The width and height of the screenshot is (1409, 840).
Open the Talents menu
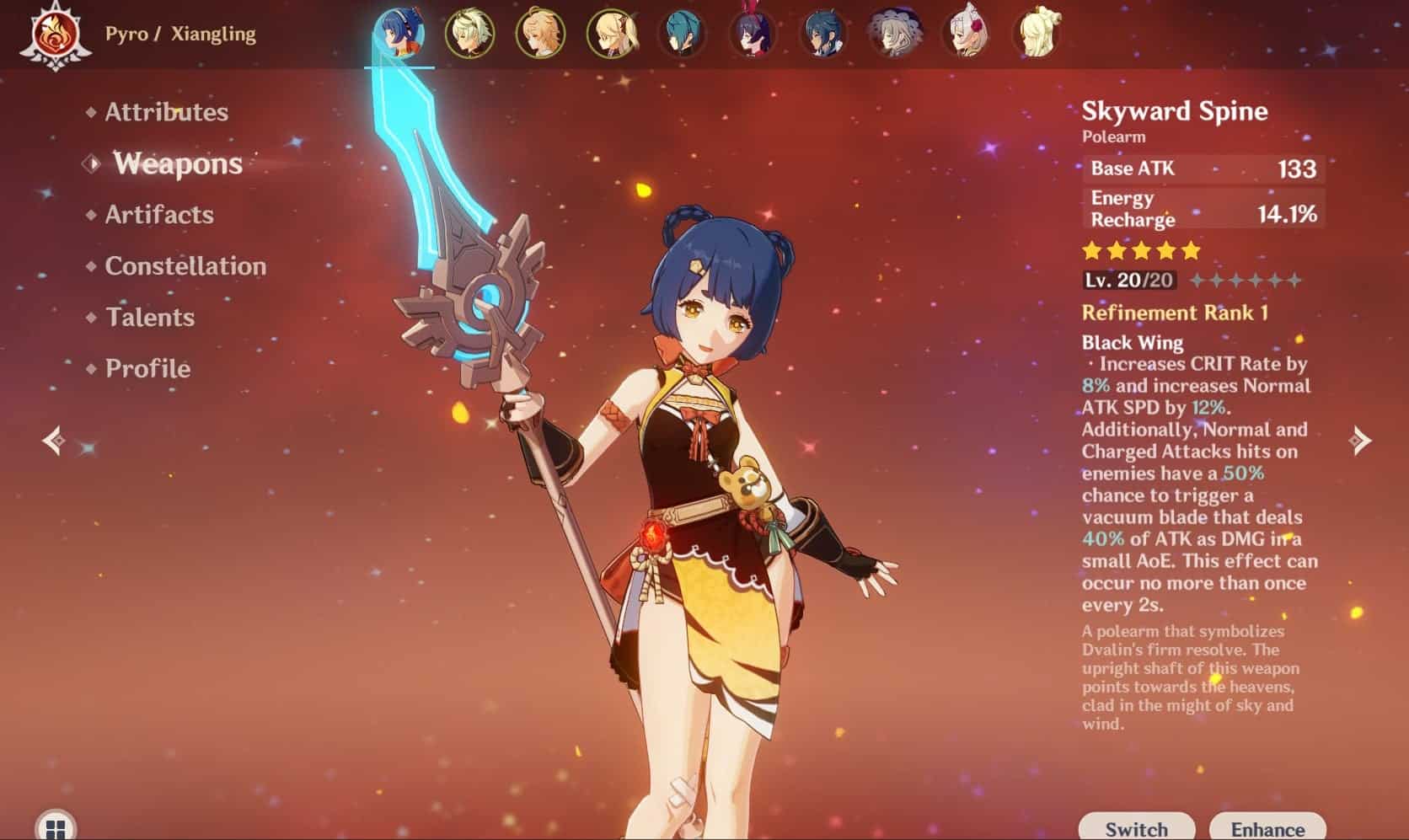click(x=150, y=318)
